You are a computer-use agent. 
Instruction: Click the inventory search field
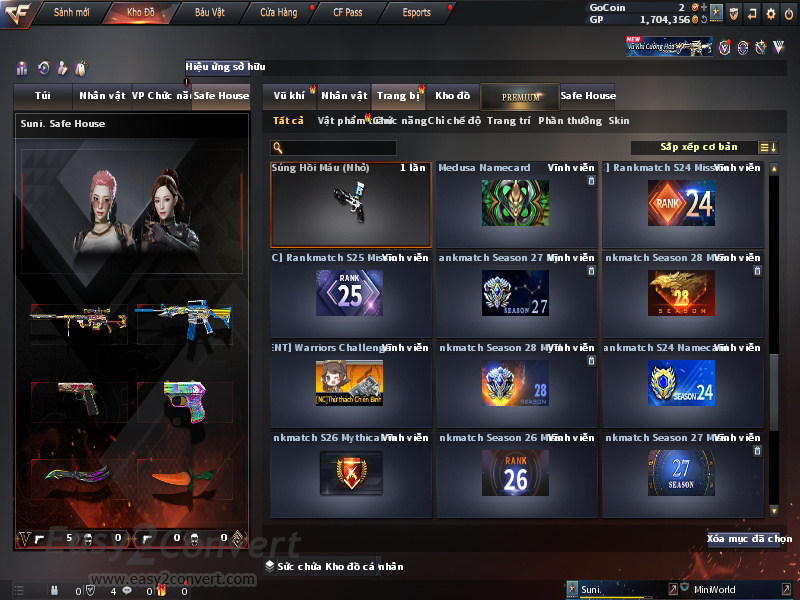point(340,148)
